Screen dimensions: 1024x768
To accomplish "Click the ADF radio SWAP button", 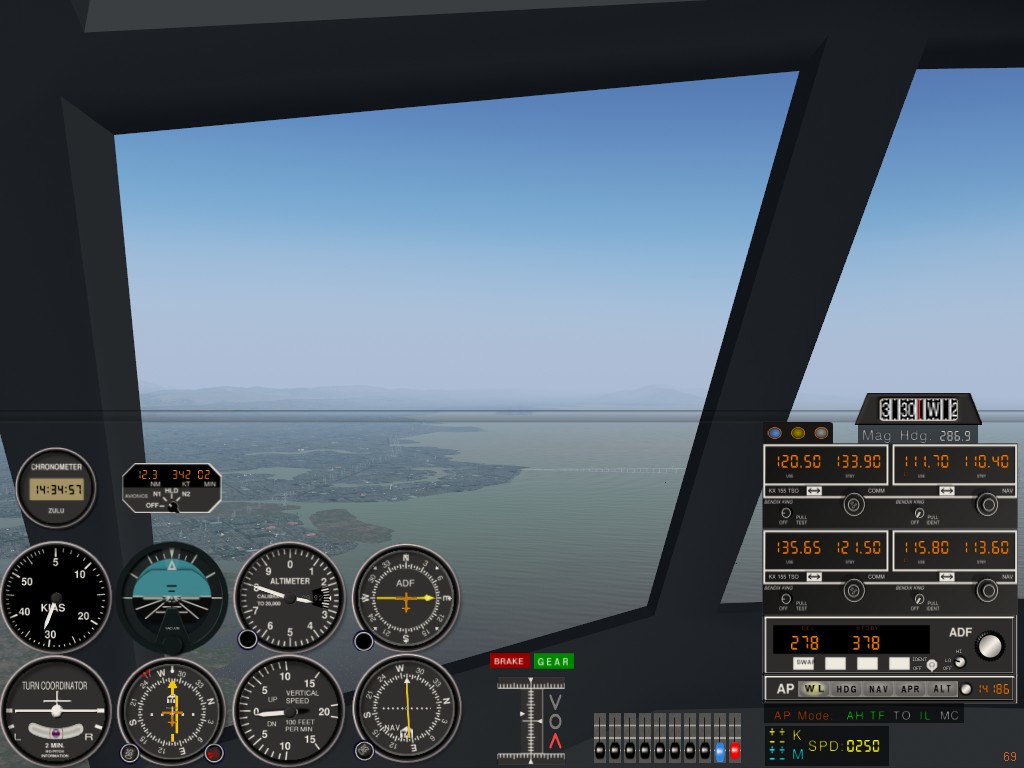I will (x=804, y=663).
